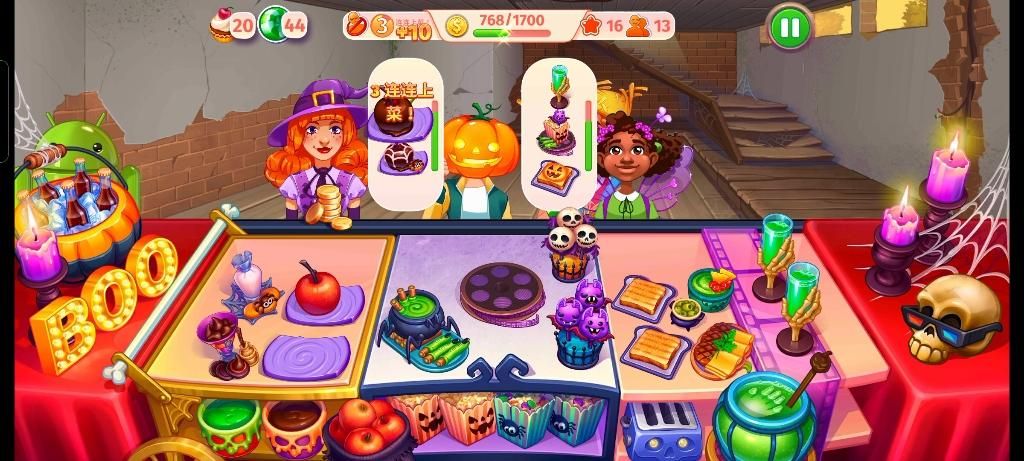The width and height of the screenshot is (1024, 461).
Task: Pick up the red apple on the plate
Action: click(x=317, y=291)
